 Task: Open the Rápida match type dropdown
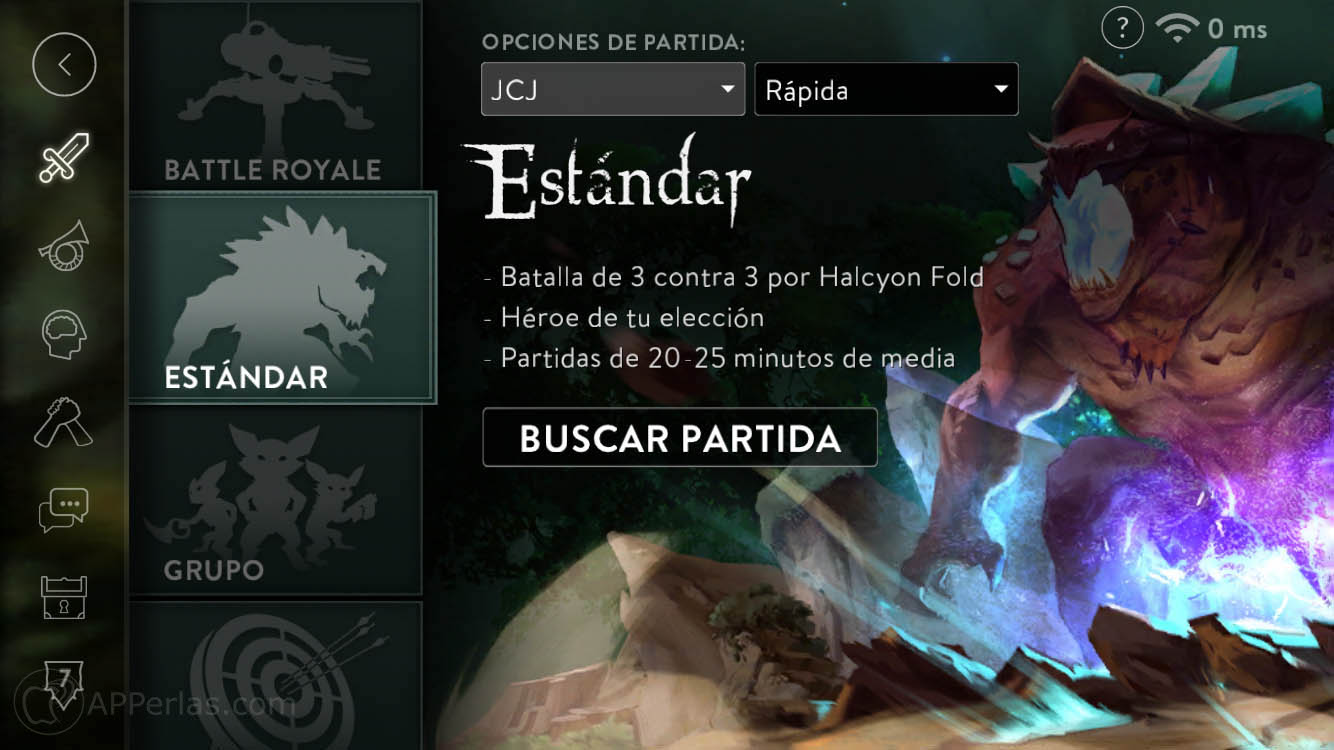(886, 89)
